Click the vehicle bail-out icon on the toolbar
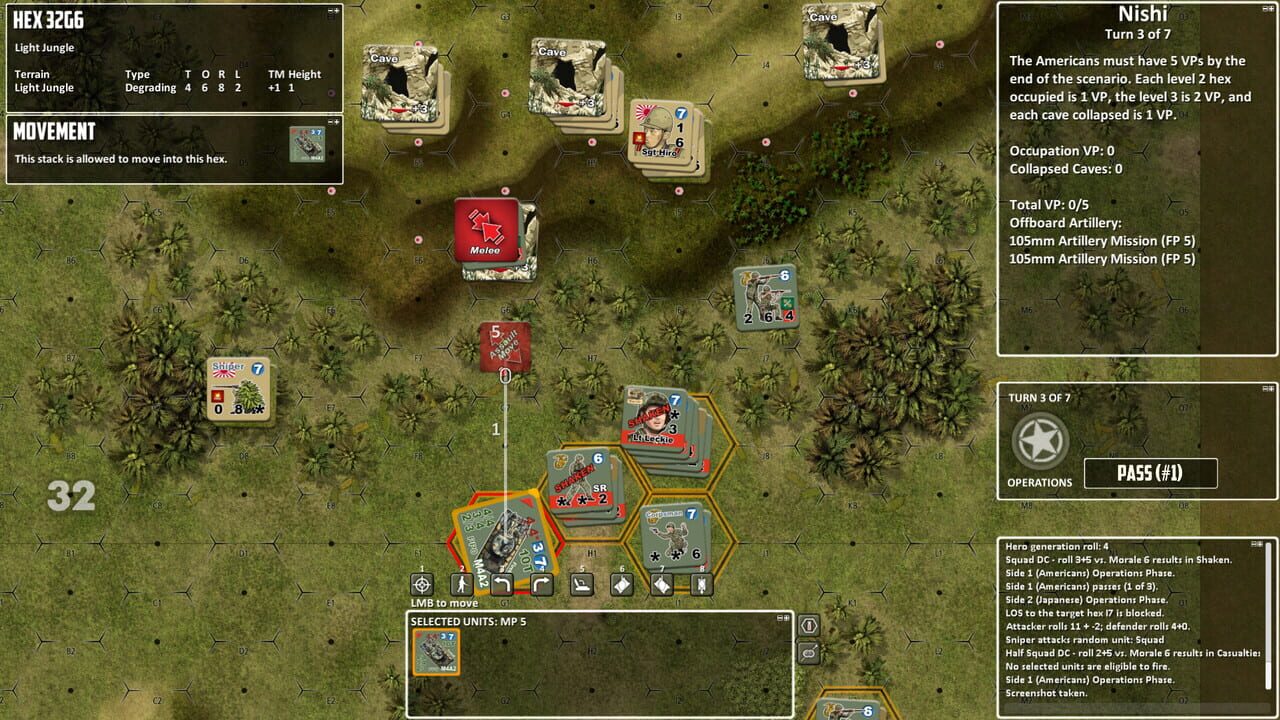 point(581,585)
